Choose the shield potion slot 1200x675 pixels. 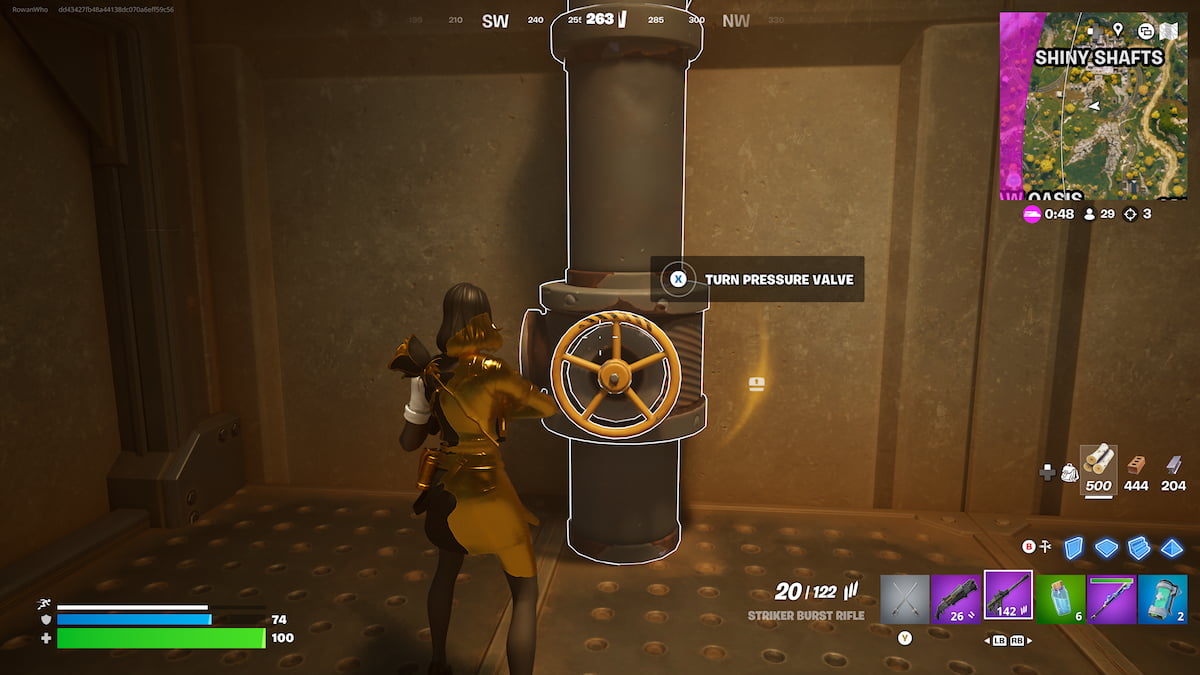[x=1060, y=599]
